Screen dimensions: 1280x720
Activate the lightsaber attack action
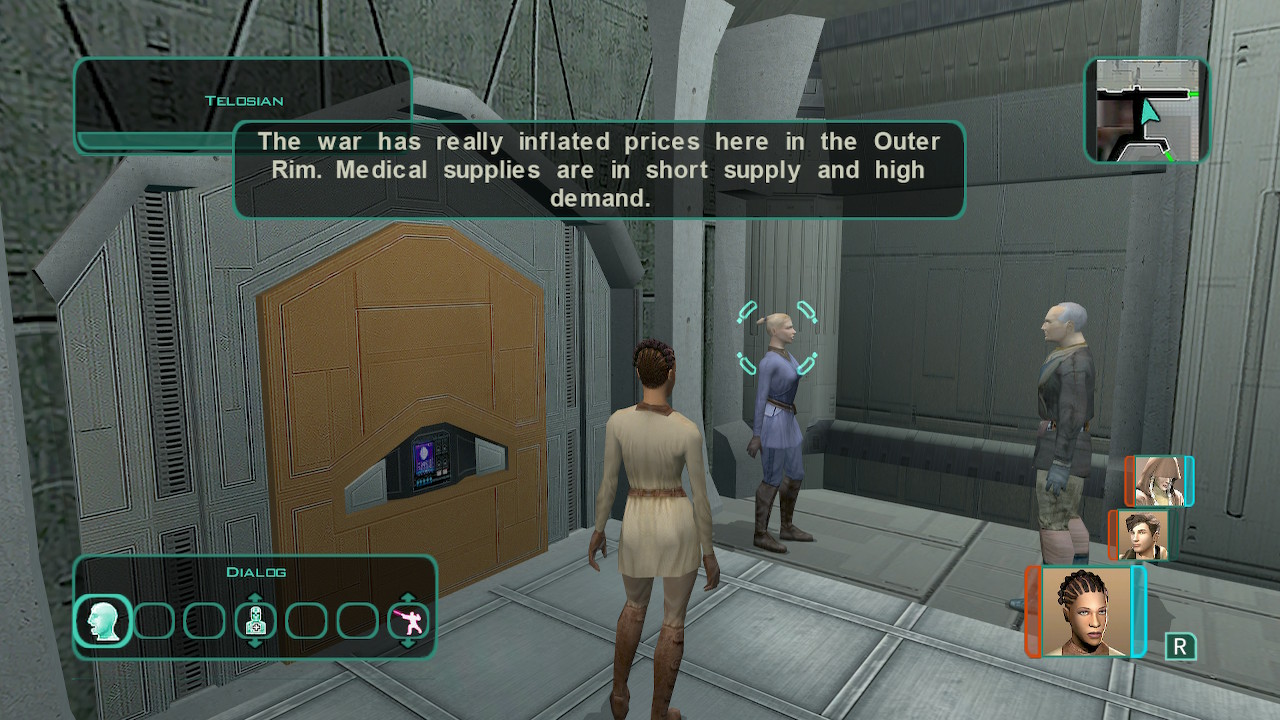click(x=408, y=622)
